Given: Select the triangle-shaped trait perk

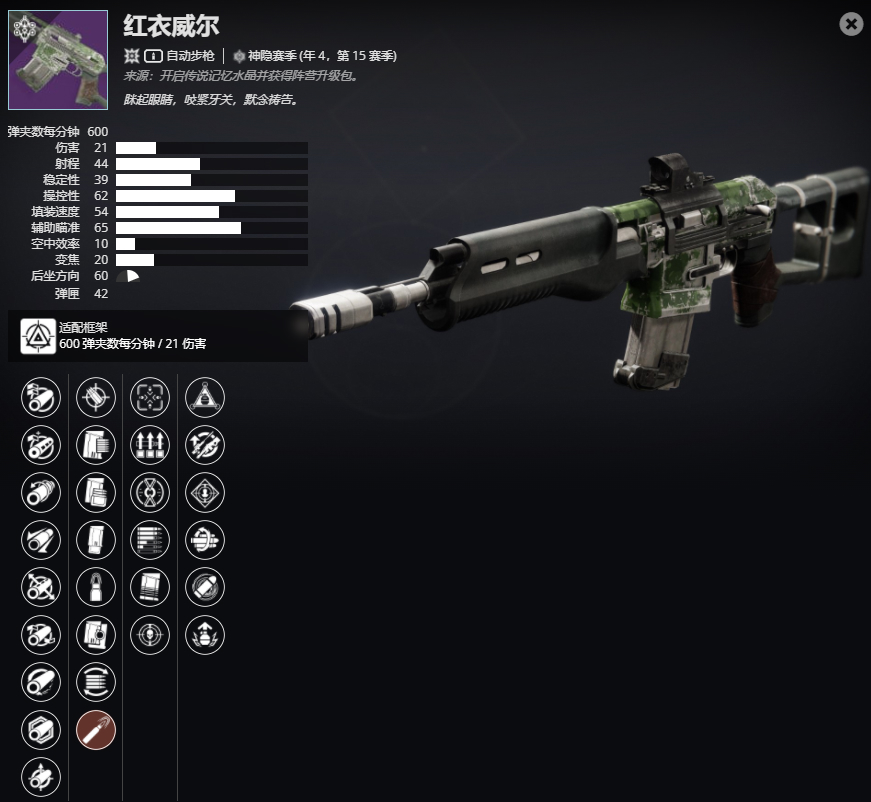Looking at the screenshot, I should [x=205, y=398].
